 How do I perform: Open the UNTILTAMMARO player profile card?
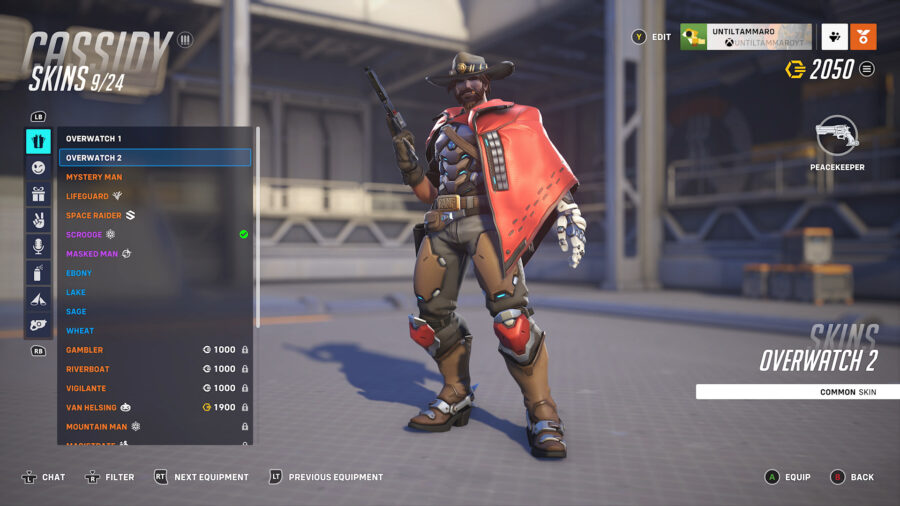745,37
